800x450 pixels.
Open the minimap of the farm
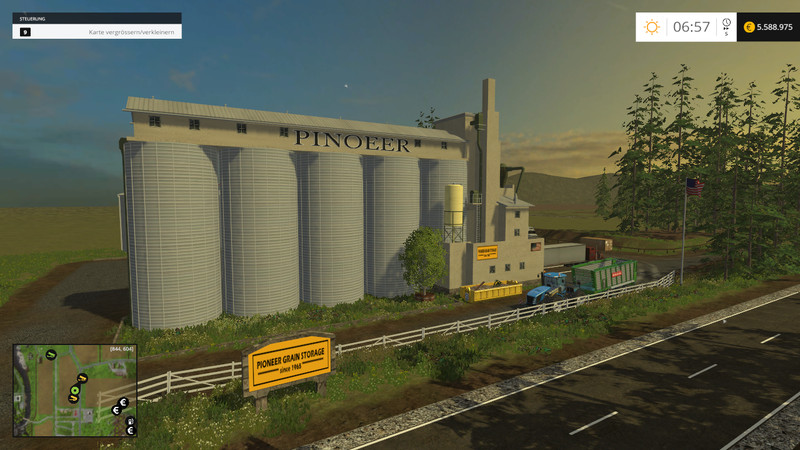point(75,391)
